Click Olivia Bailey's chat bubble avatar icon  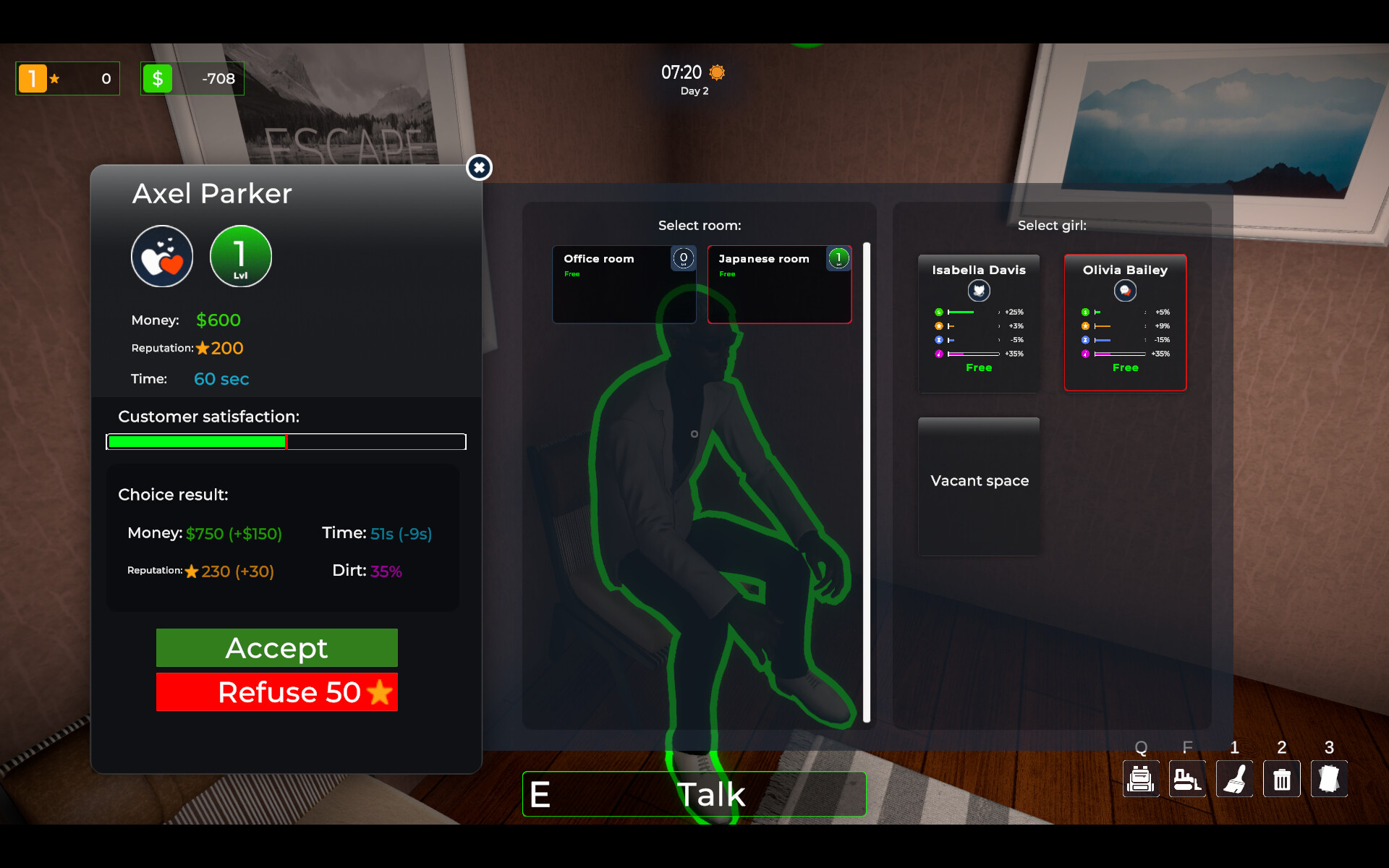pyautogui.click(x=1126, y=291)
